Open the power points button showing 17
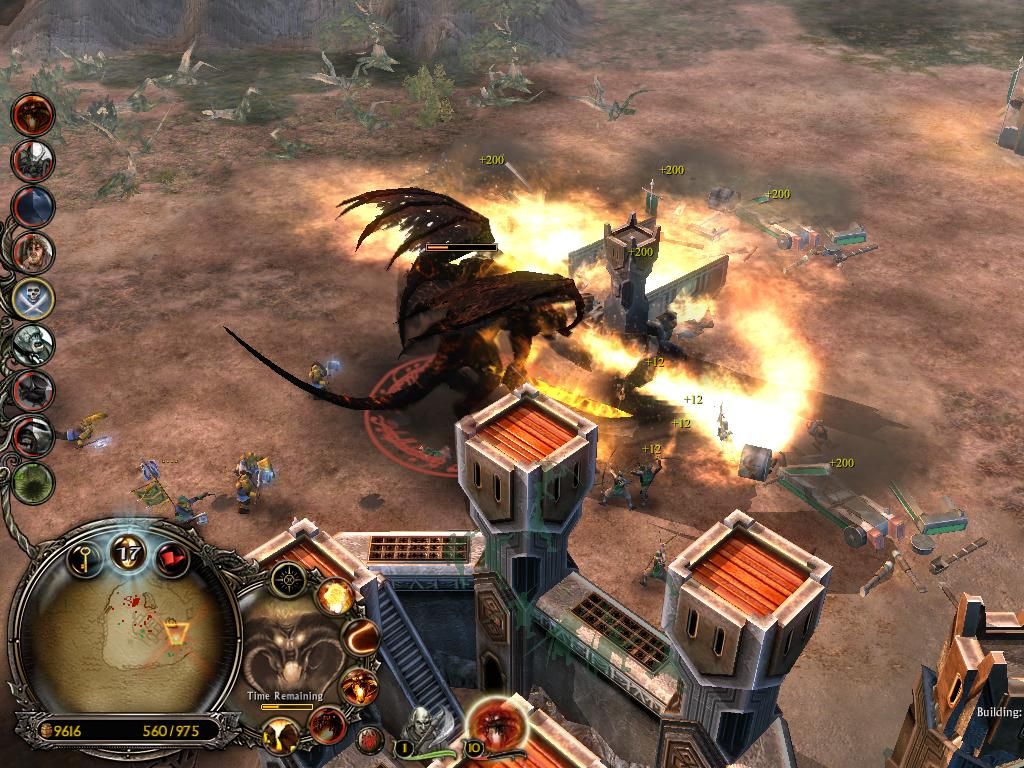Viewport: 1024px width, 768px height. coord(128,550)
